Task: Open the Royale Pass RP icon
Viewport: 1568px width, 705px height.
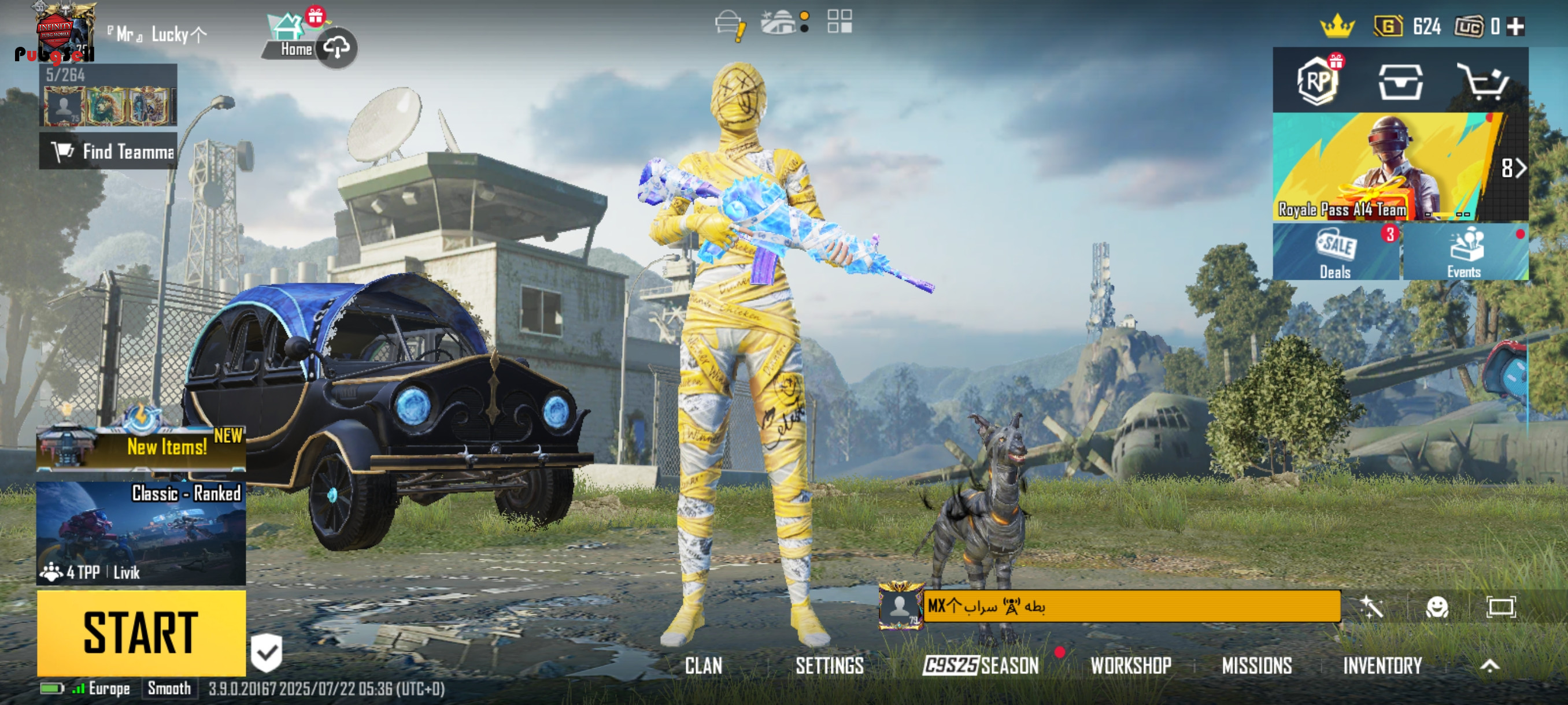Action: [x=1318, y=81]
